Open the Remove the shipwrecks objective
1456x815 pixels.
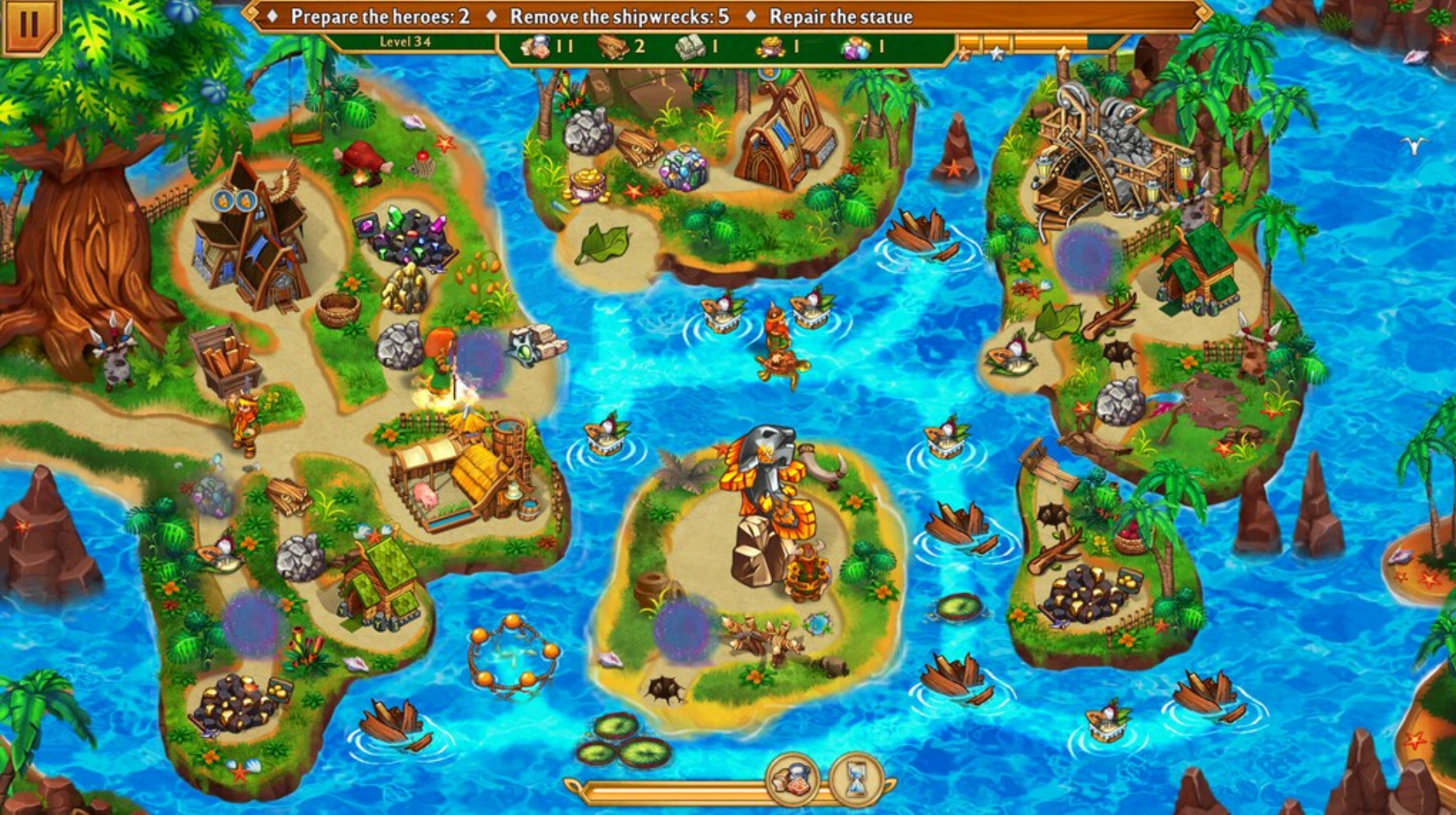622,13
